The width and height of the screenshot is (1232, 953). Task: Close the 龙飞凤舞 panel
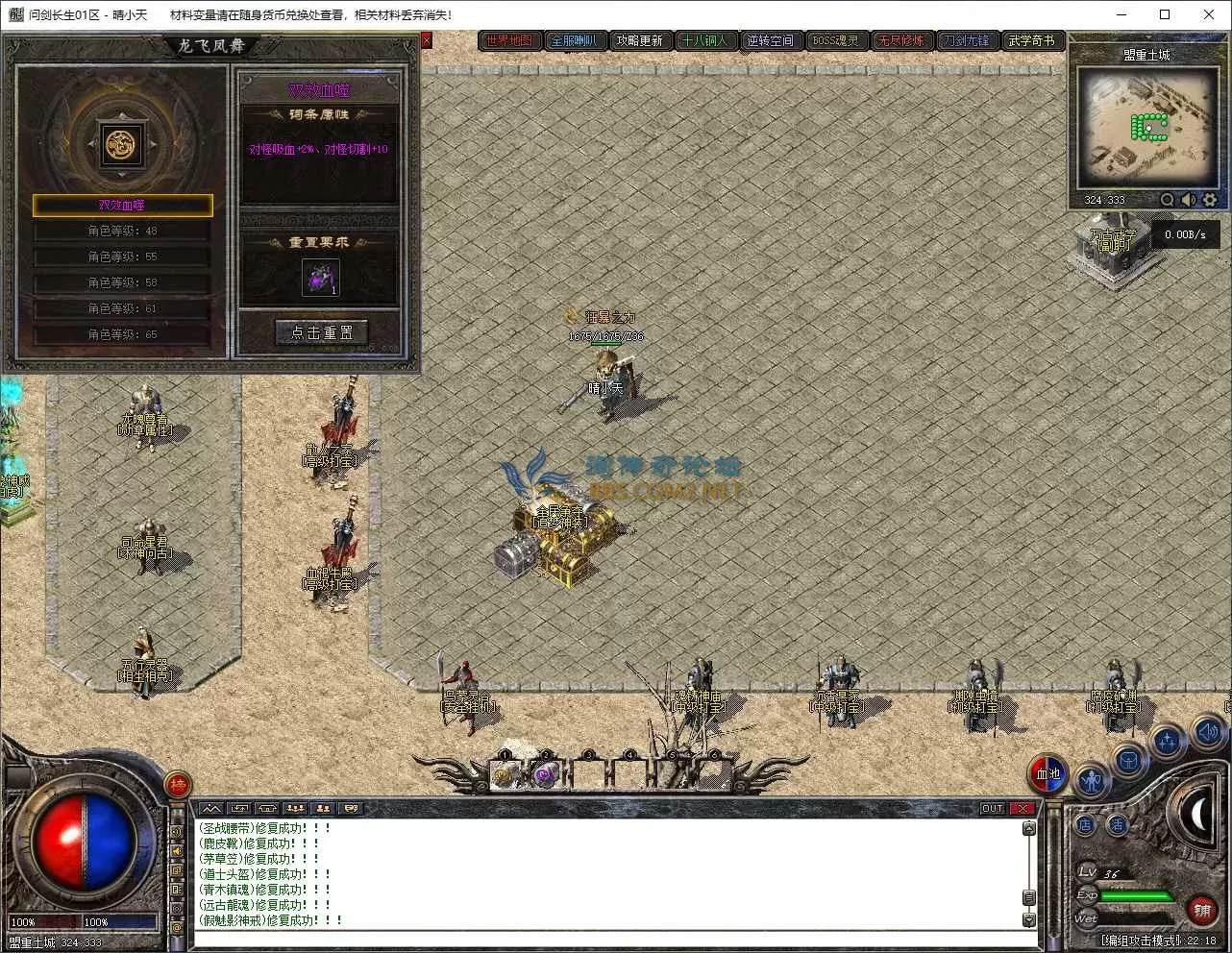[x=427, y=40]
